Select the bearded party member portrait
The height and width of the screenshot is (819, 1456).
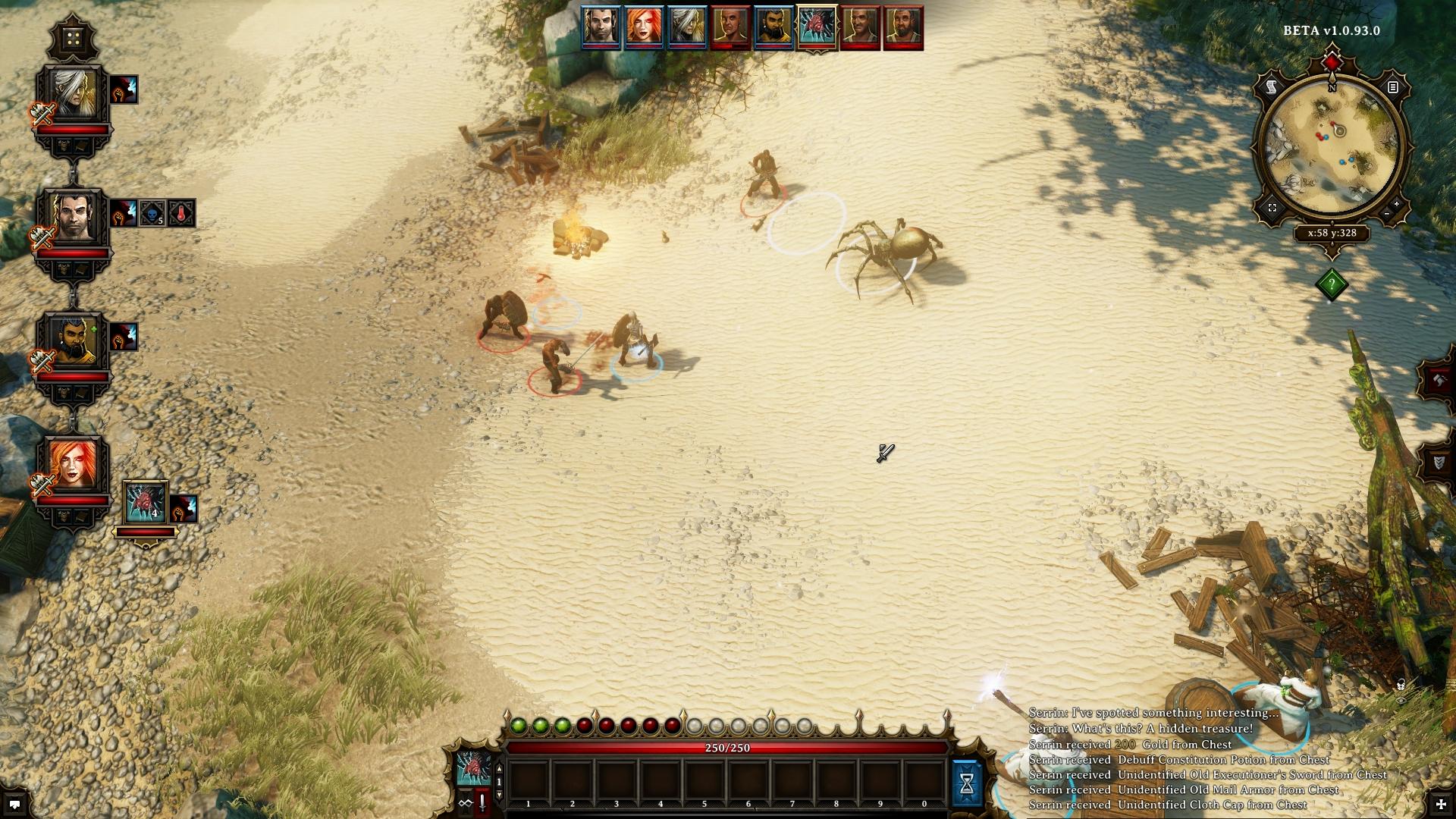point(74,341)
